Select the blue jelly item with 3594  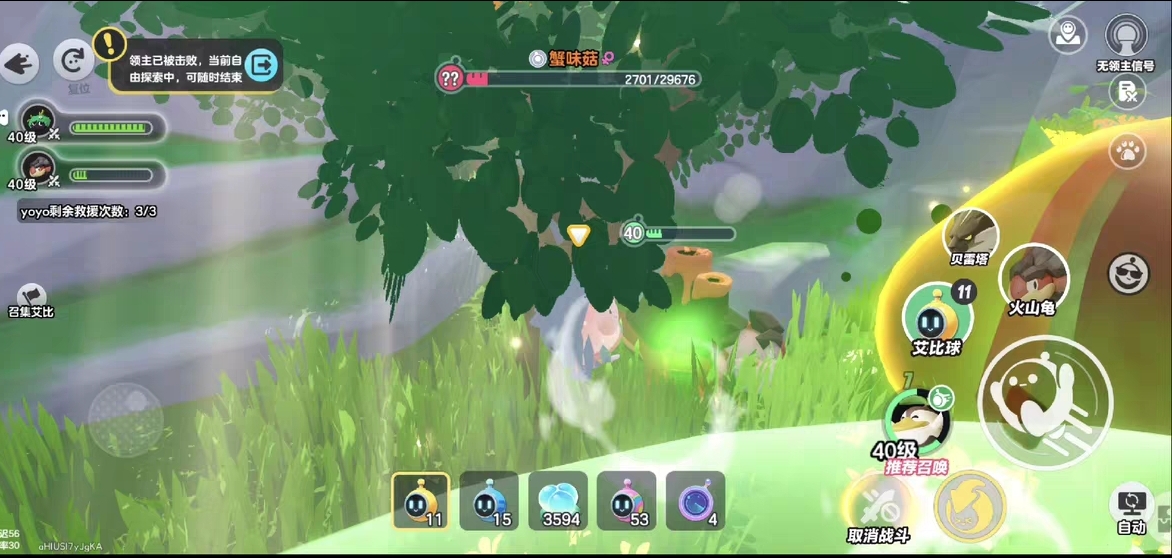(x=558, y=501)
